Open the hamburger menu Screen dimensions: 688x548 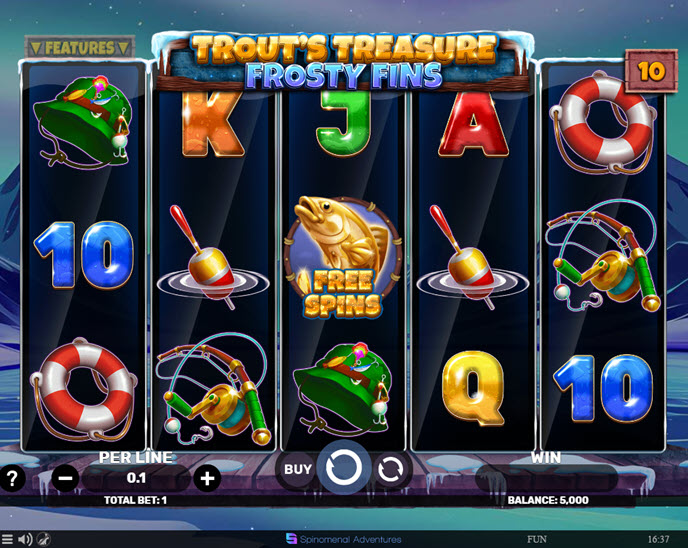pos(8,540)
